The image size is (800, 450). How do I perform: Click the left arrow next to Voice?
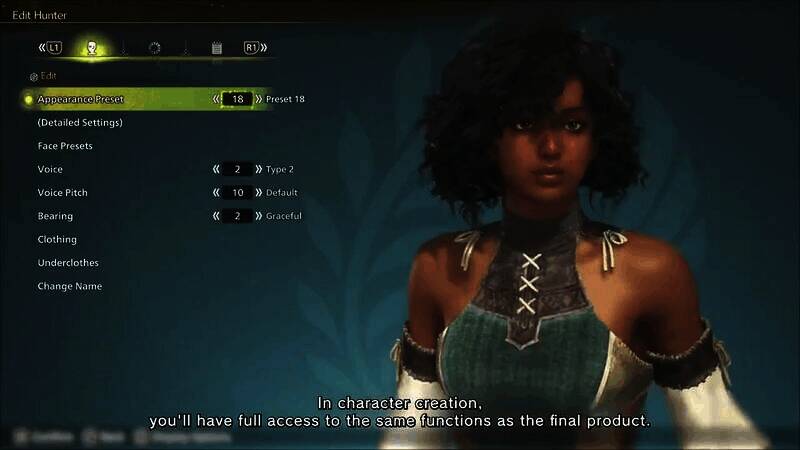coord(216,170)
